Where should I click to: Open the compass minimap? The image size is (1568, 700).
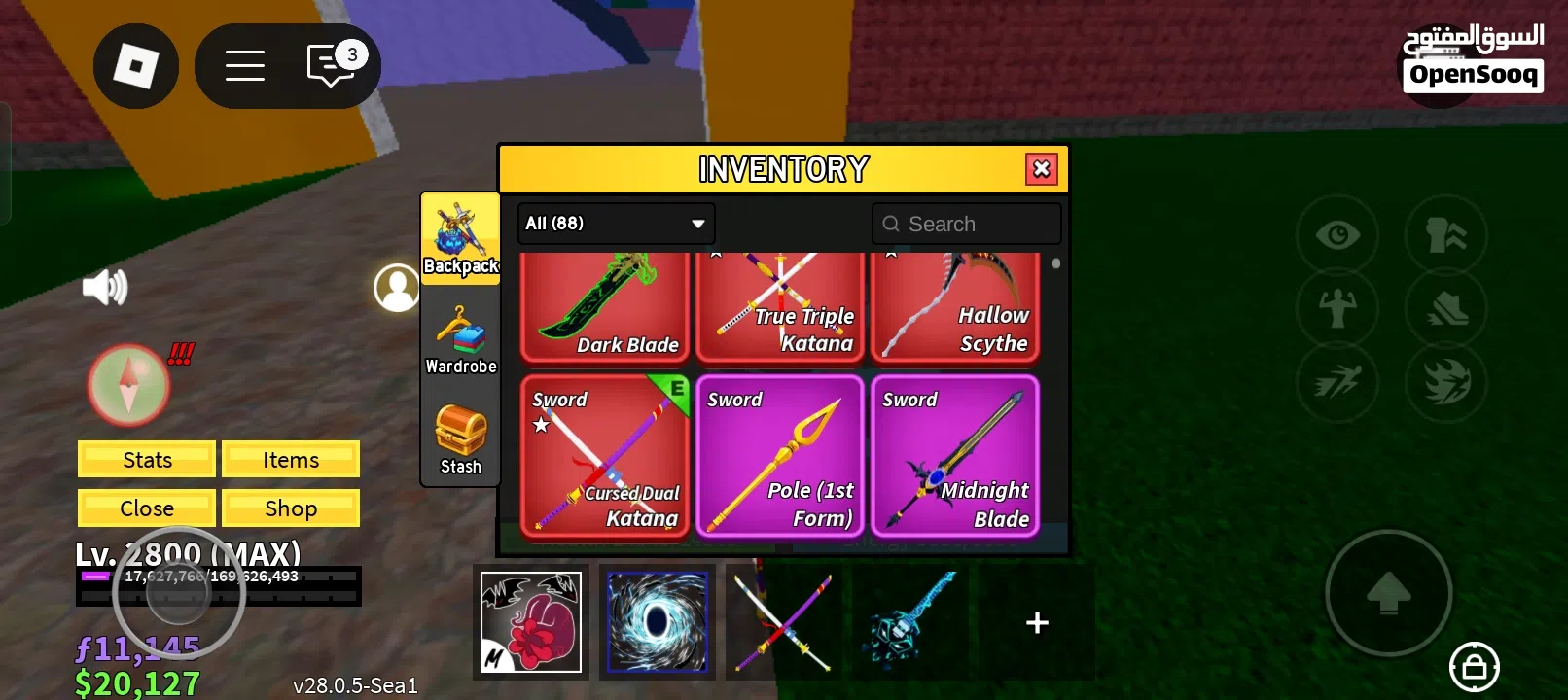(x=127, y=385)
